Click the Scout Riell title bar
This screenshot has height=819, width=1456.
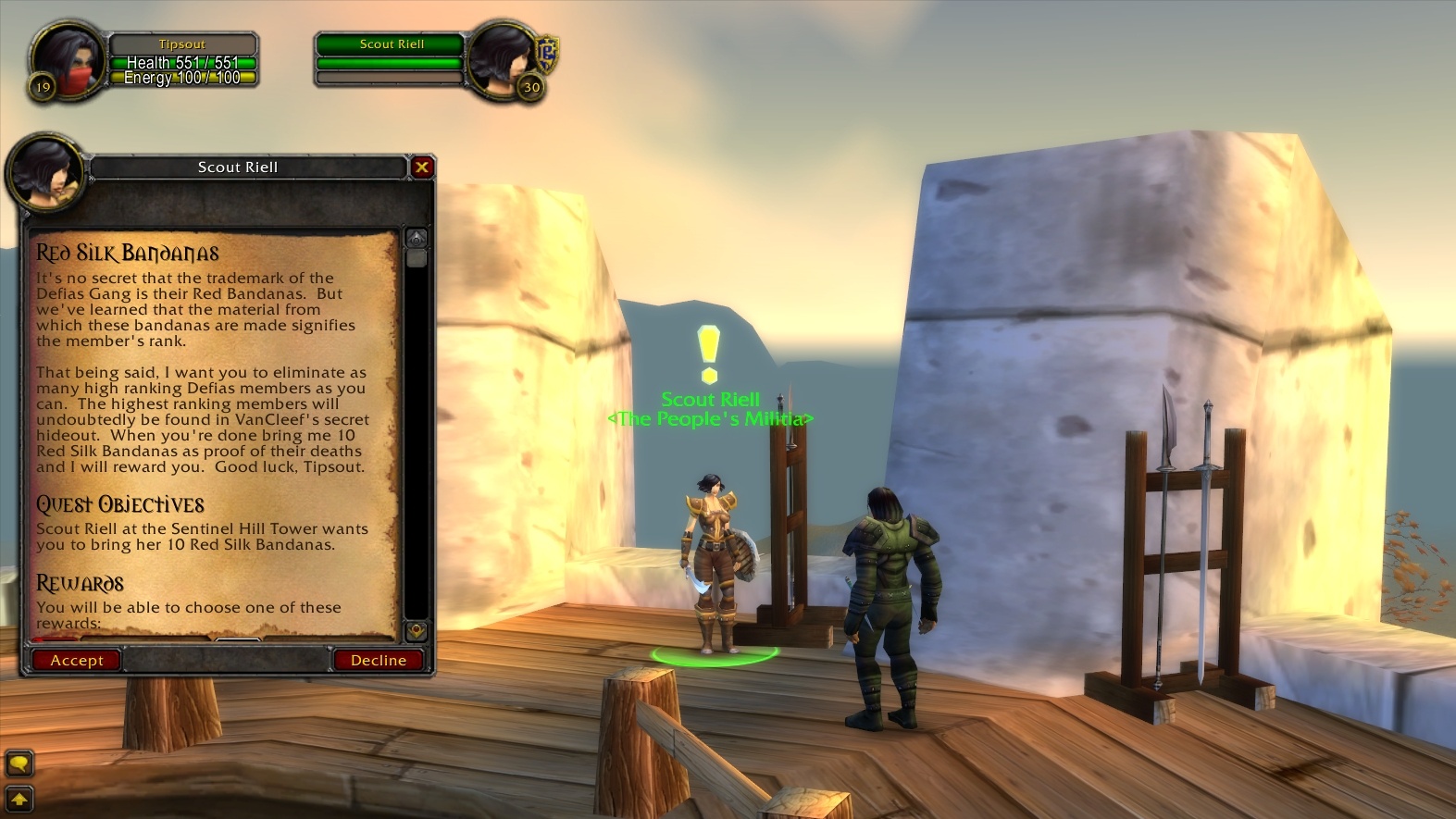click(236, 168)
